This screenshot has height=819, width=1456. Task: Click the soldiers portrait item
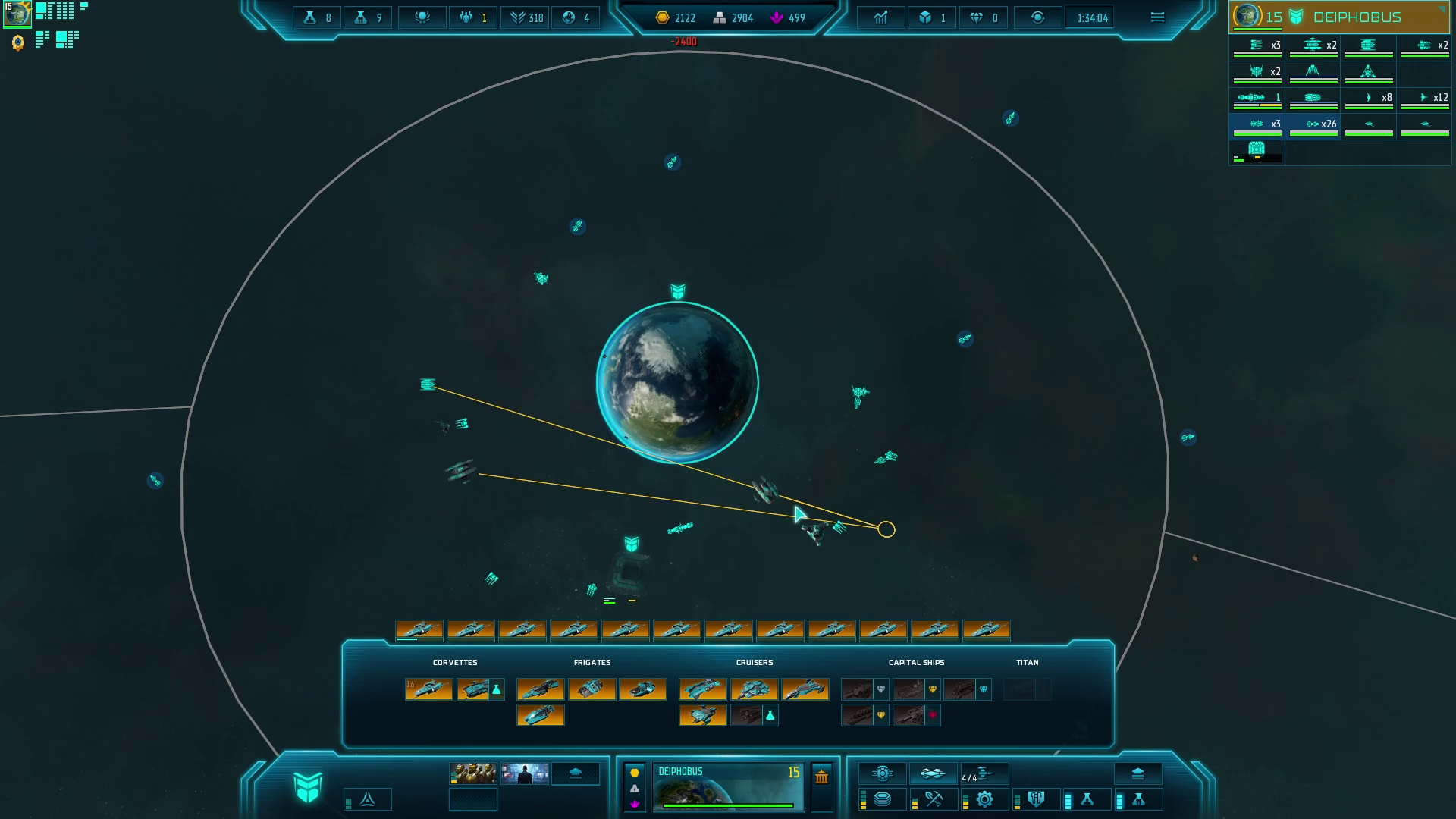473,773
